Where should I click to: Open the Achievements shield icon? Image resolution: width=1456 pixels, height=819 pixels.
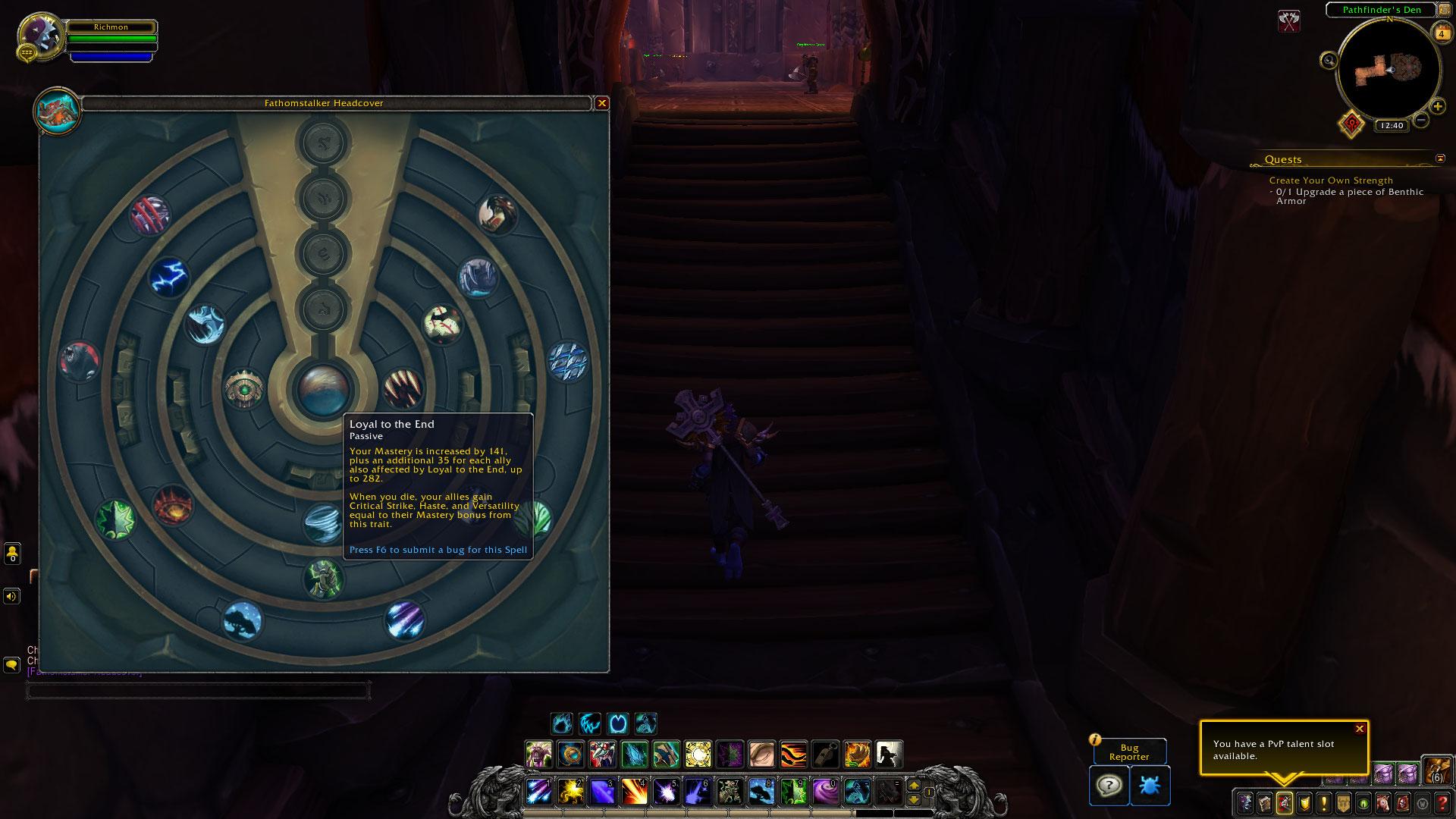[x=1305, y=804]
